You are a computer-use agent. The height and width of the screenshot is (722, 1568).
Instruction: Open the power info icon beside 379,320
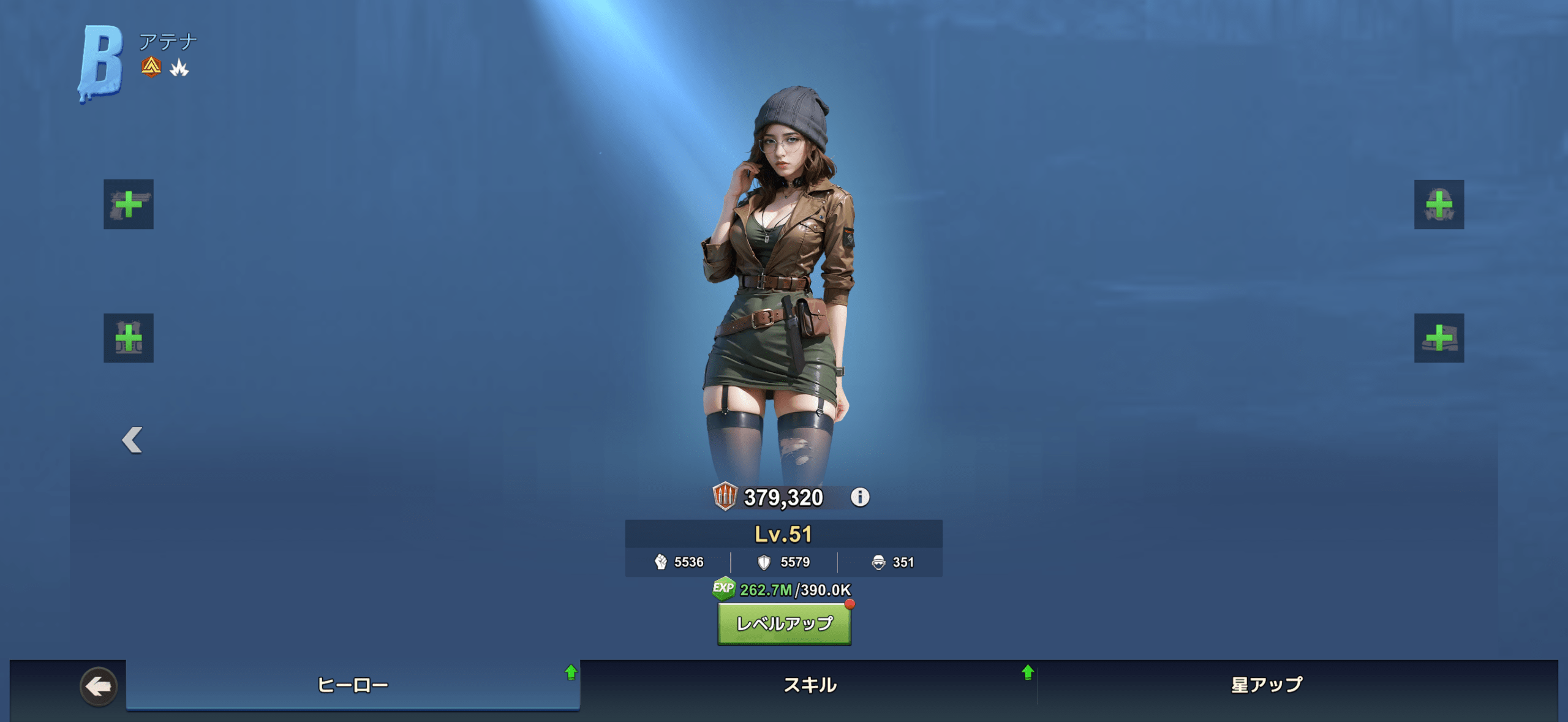pos(860,497)
